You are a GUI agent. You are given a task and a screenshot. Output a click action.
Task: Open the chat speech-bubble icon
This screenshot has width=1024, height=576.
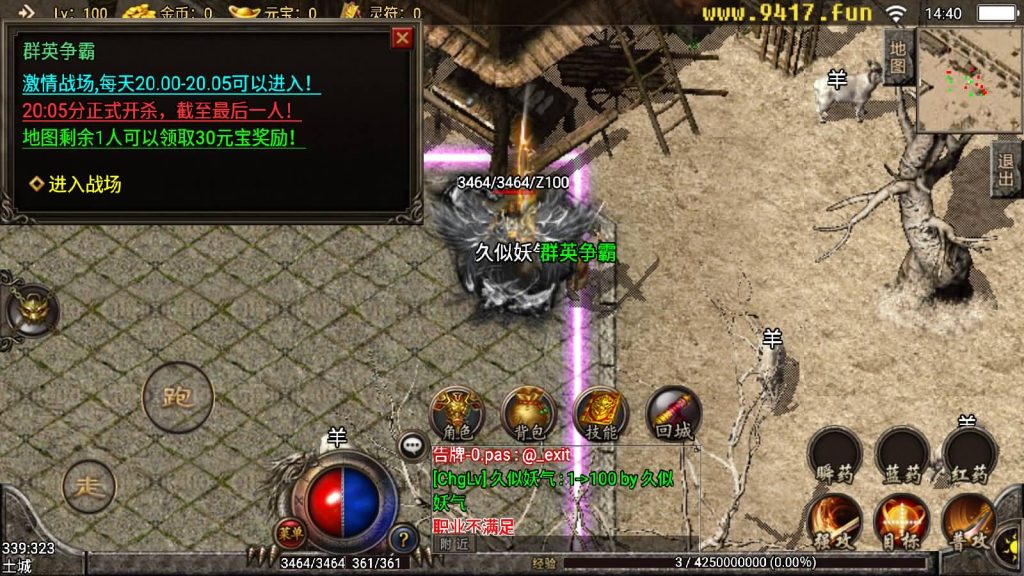[x=412, y=446]
